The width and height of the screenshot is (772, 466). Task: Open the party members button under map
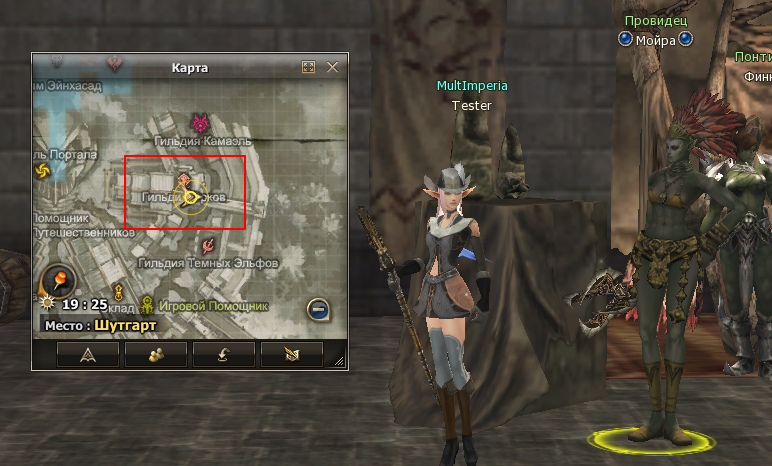click(x=156, y=354)
